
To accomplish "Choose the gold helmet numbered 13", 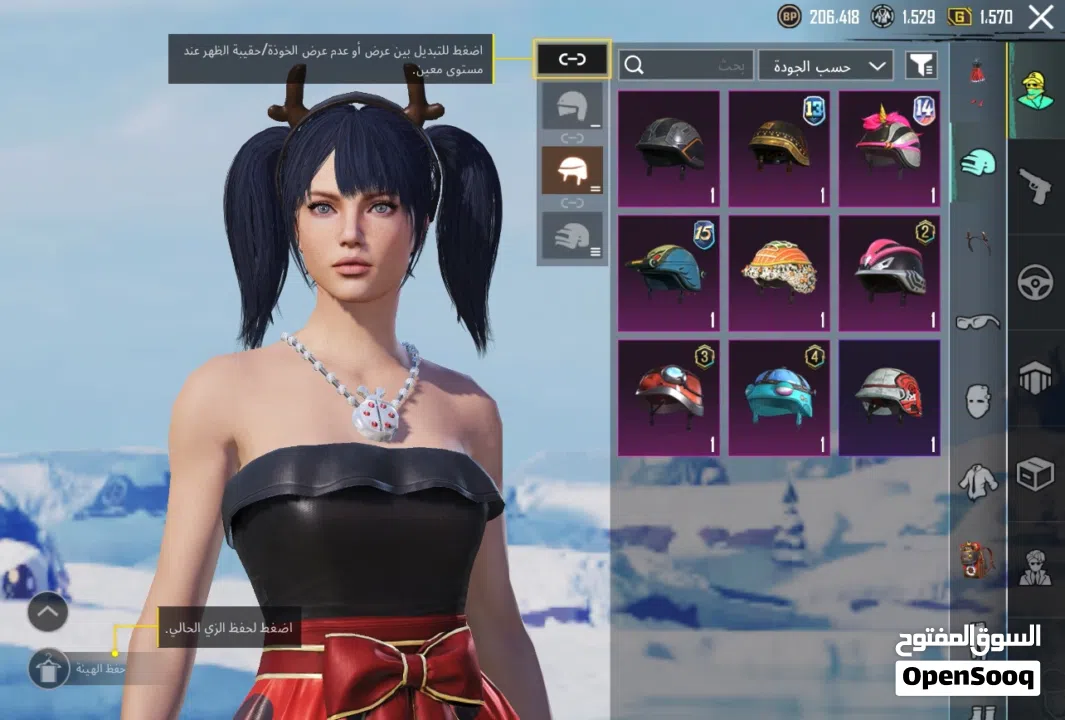I will pyautogui.click(x=778, y=148).
